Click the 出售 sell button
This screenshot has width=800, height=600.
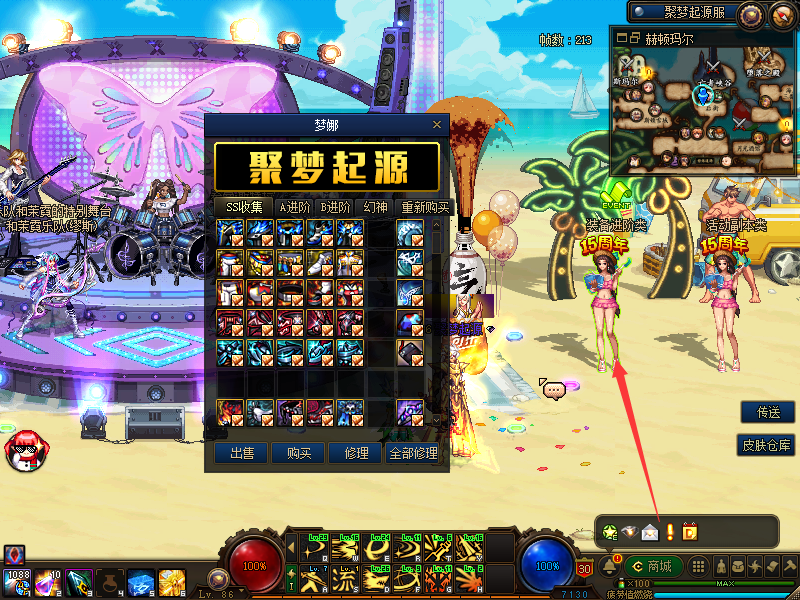tap(242, 453)
